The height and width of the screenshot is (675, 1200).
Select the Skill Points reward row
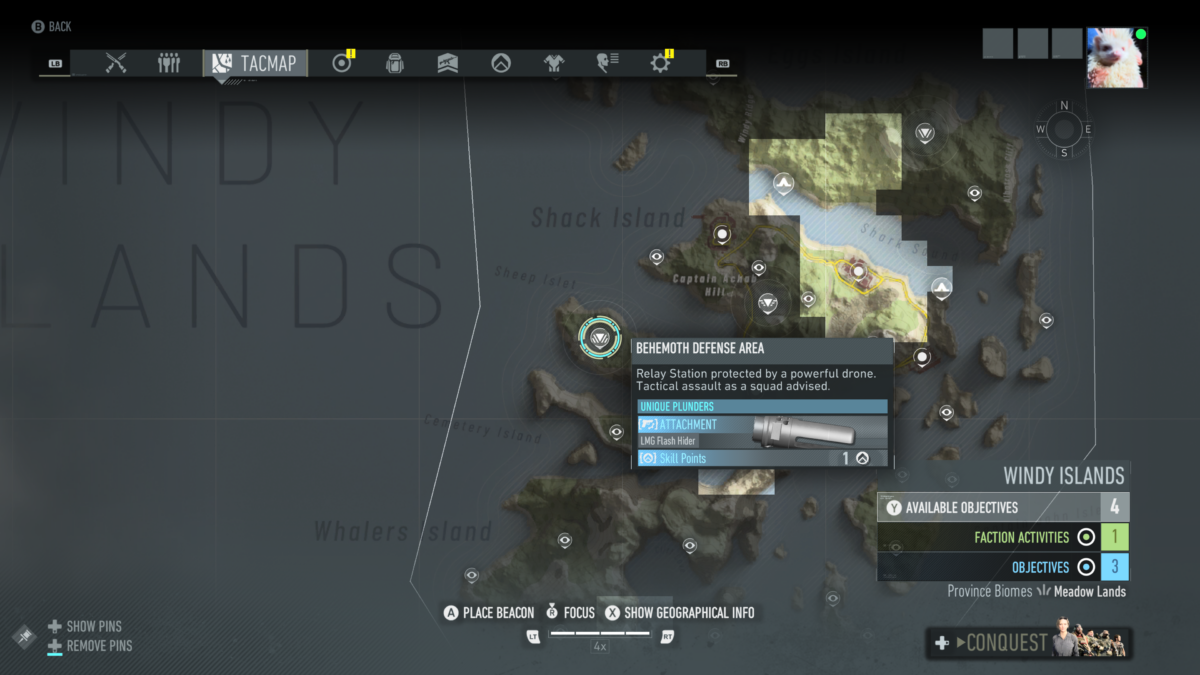pyautogui.click(x=762, y=458)
